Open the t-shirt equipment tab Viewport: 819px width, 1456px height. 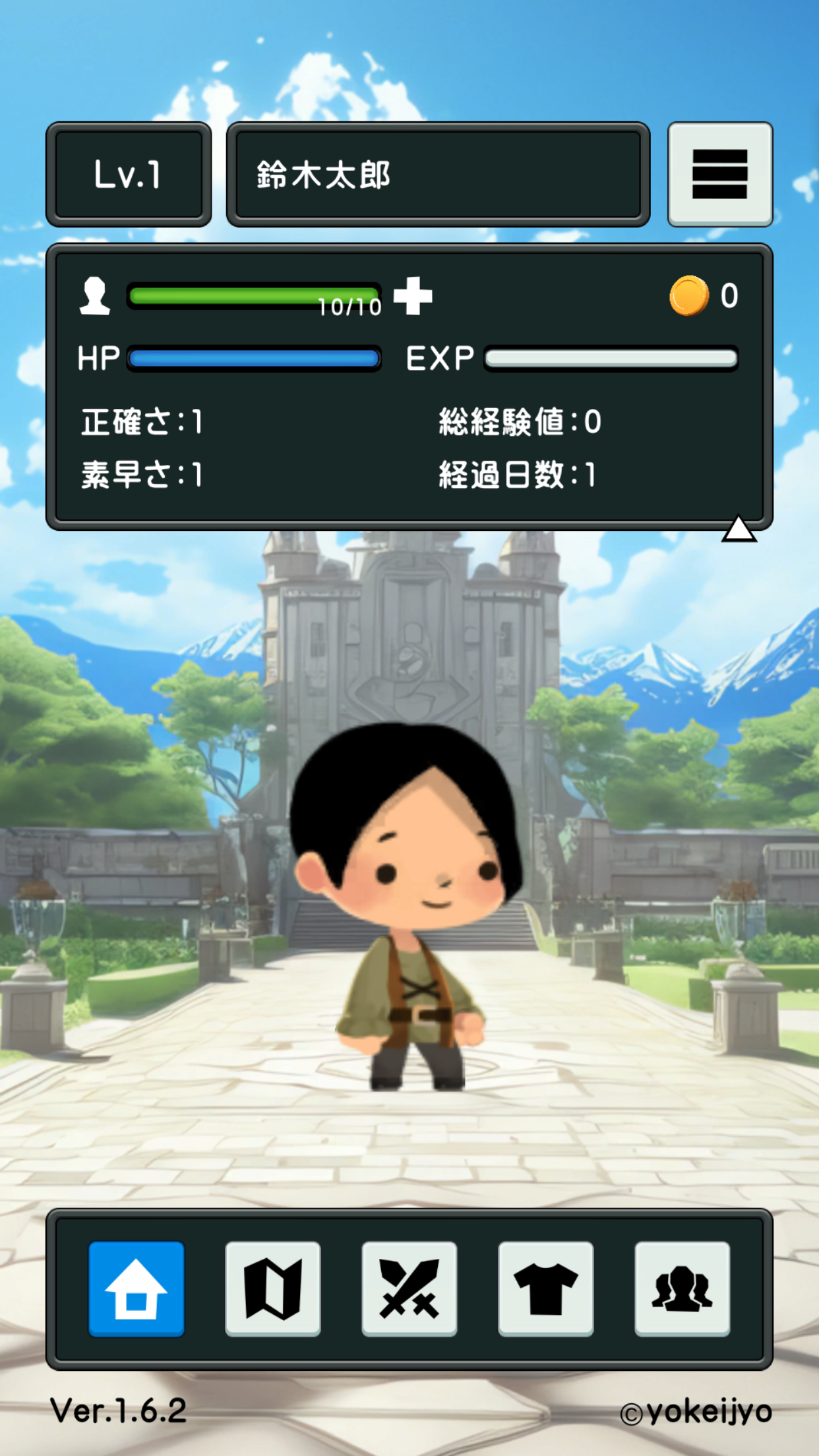pyautogui.click(x=546, y=1289)
